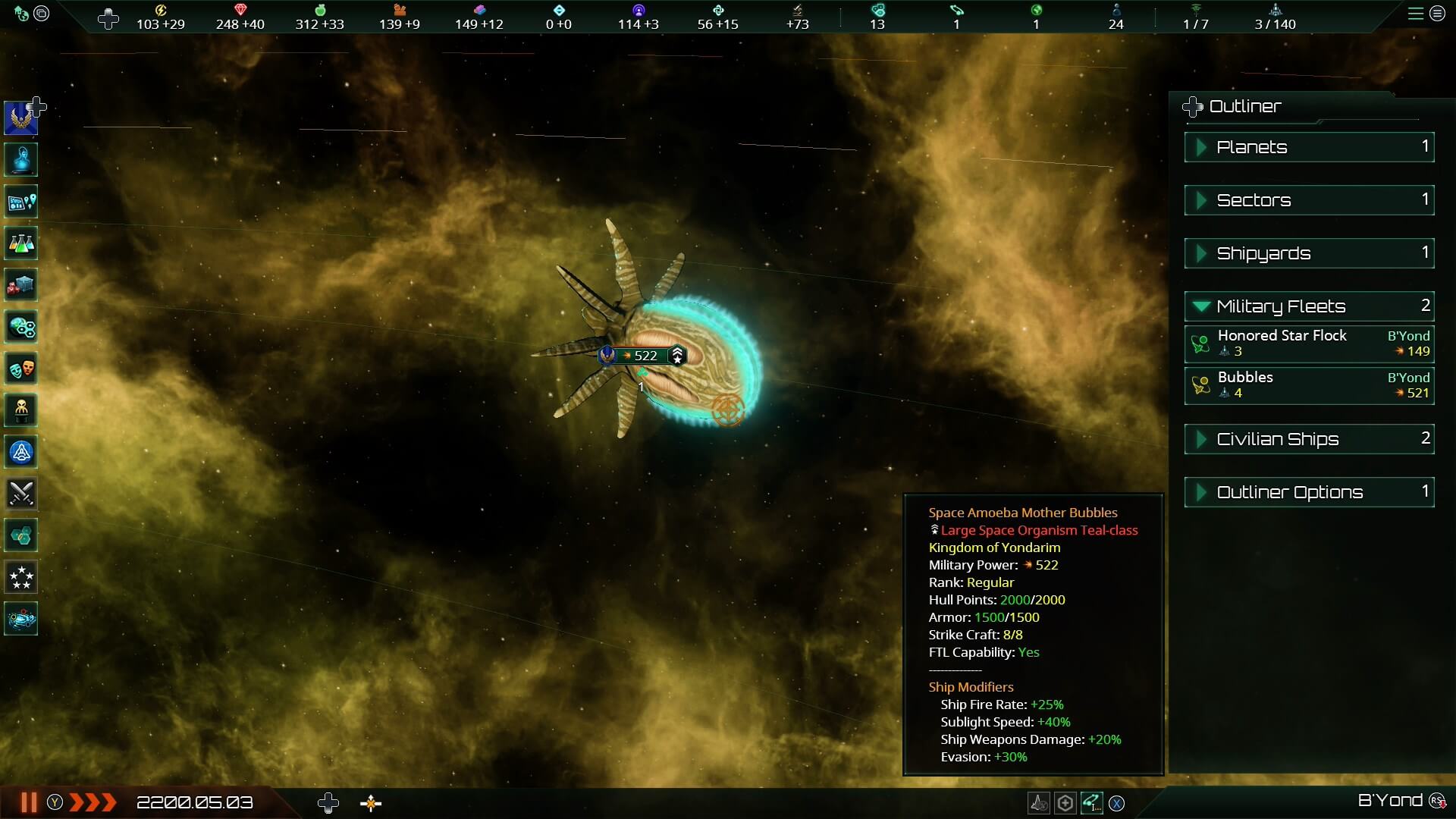Click the 522 fleet power badge
The image size is (1456, 819).
tap(645, 356)
